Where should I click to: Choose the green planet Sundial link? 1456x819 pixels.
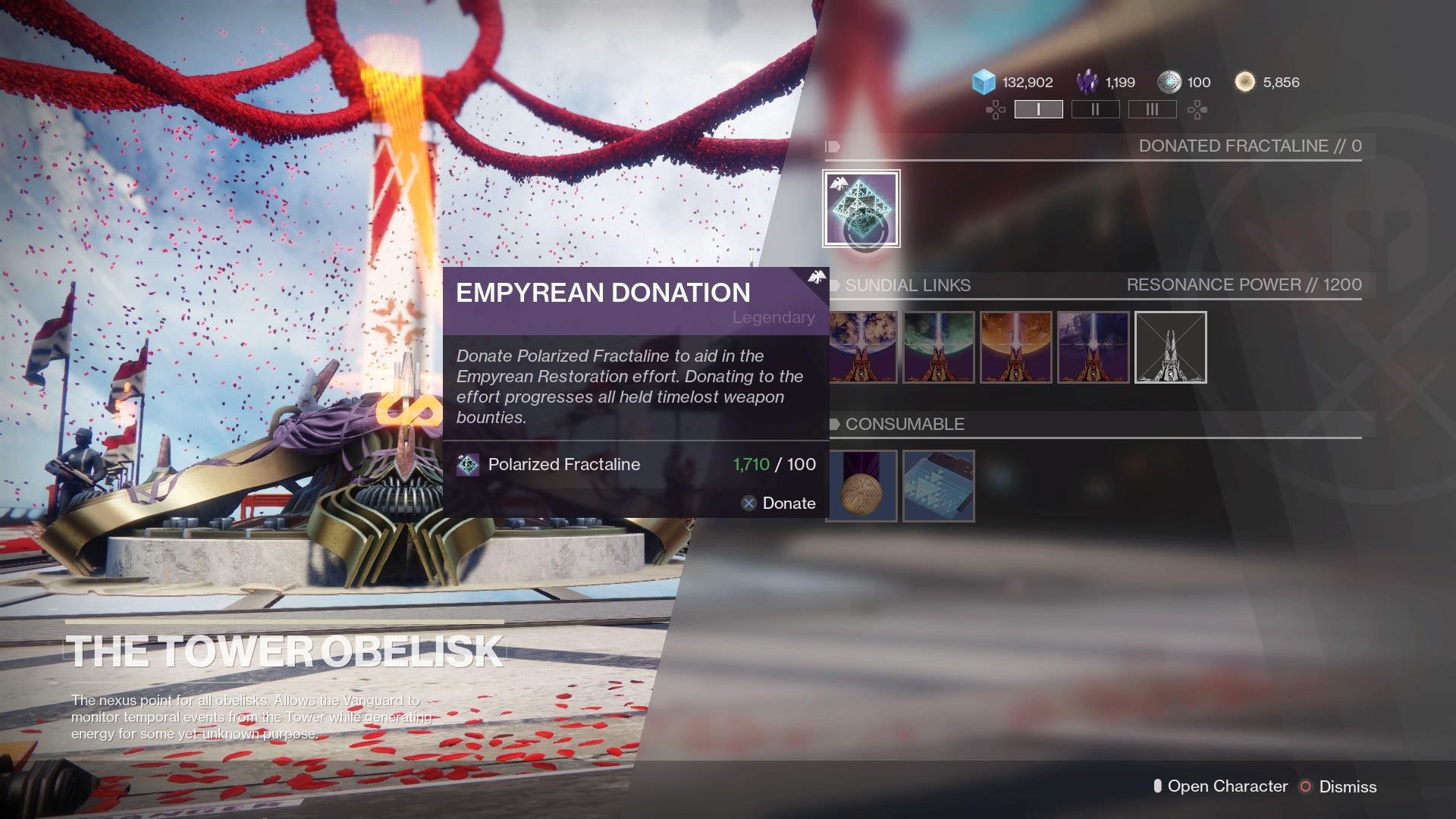coord(939,347)
